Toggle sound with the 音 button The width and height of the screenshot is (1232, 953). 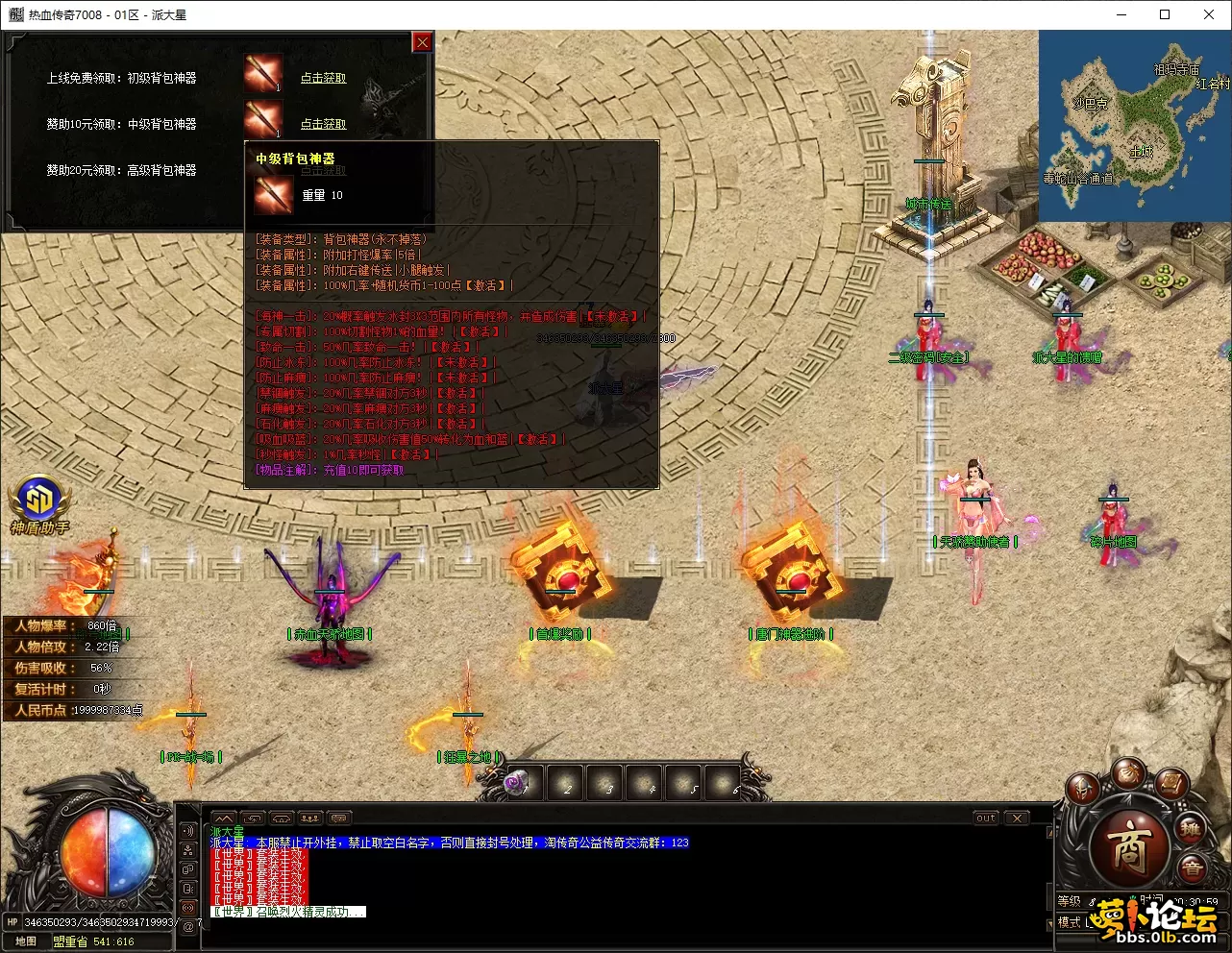coord(1193,868)
